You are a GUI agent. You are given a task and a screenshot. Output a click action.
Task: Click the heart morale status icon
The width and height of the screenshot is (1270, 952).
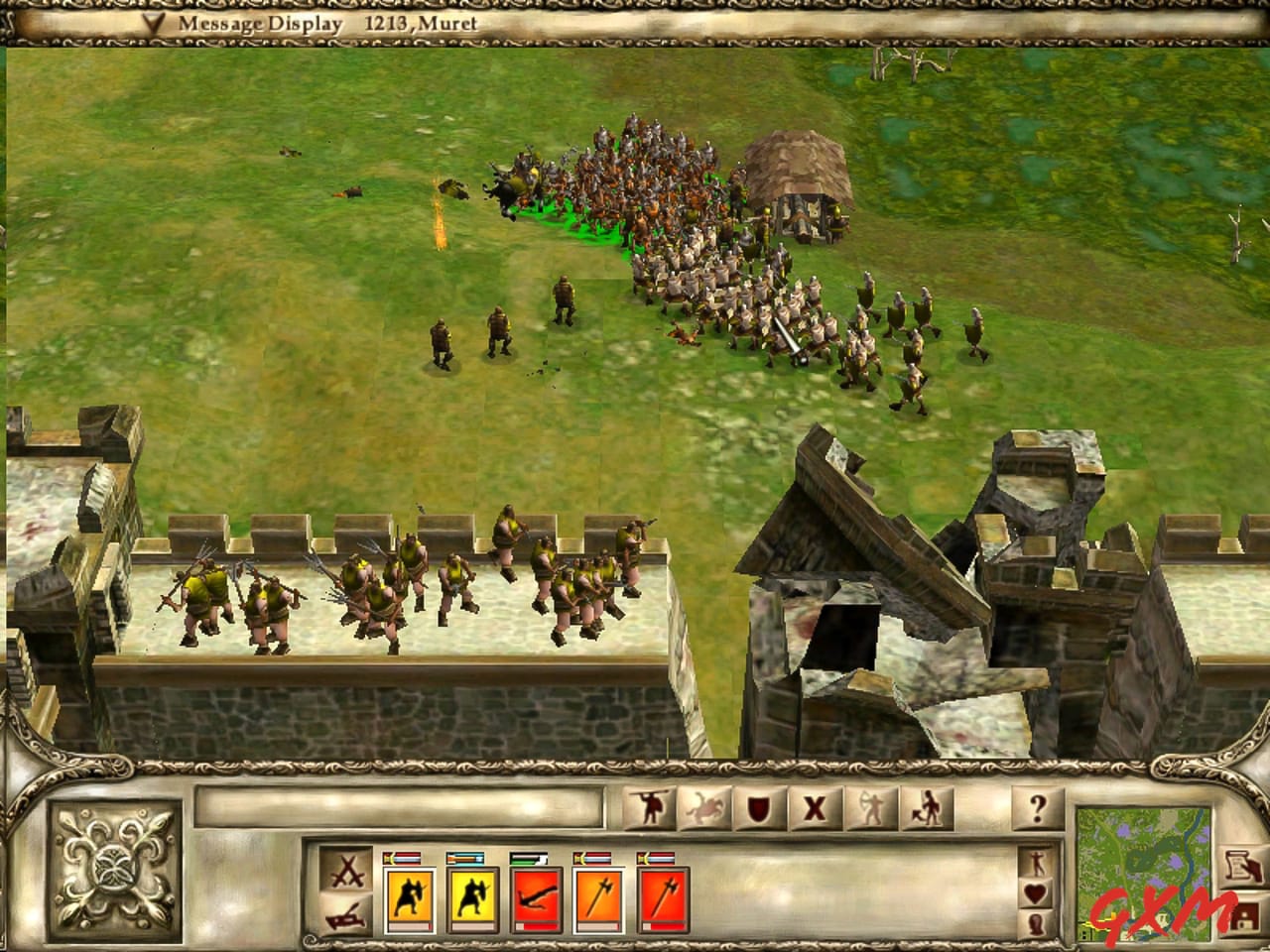click(x=1036, y=892)
